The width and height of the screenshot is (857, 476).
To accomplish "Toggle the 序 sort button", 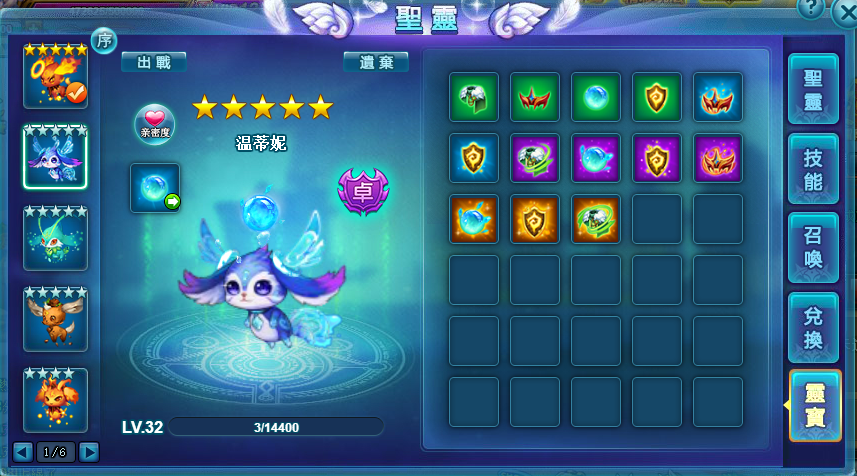I will (x=104, y=40).
